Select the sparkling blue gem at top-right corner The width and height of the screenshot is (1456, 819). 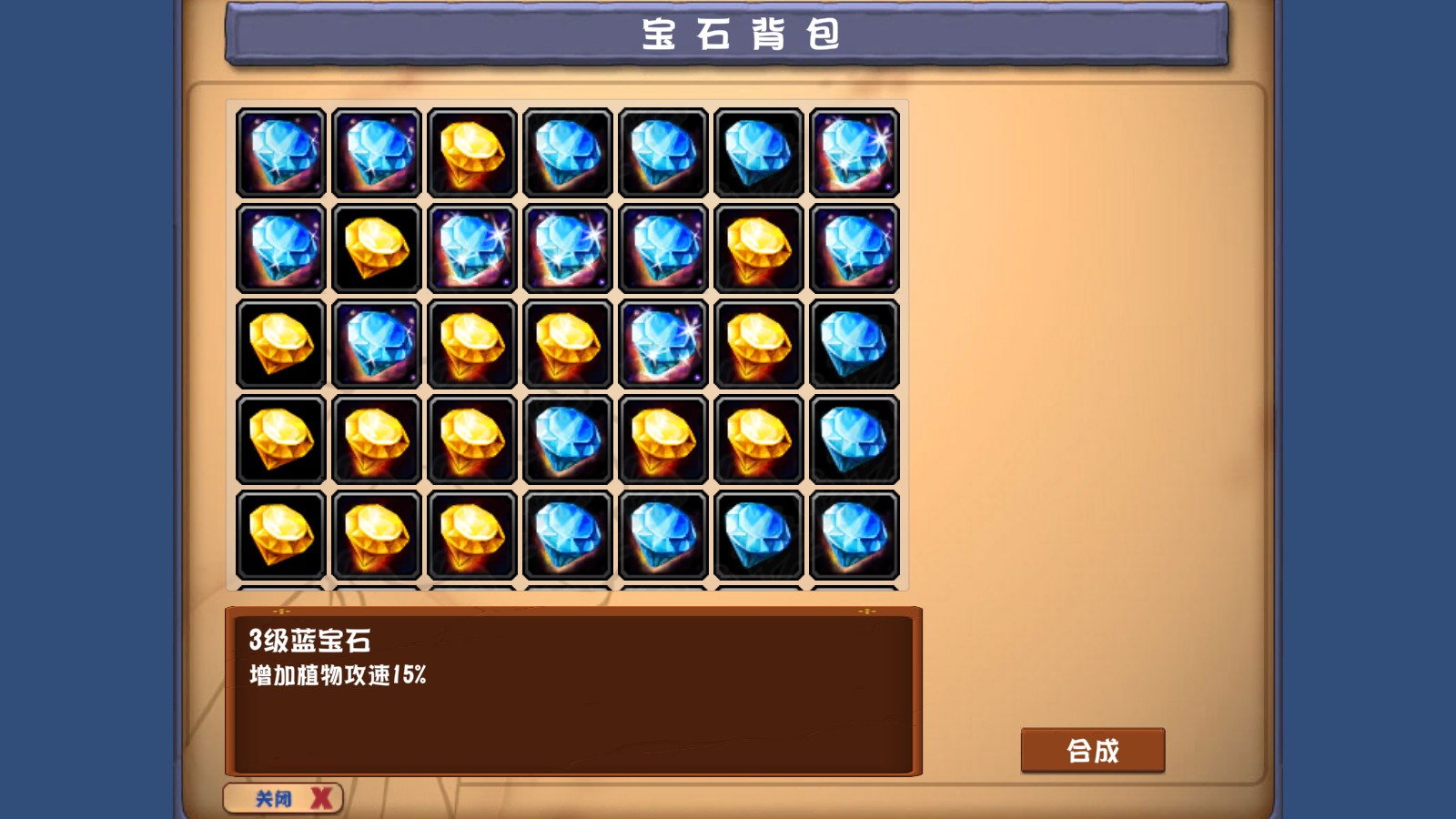[x=855, y=152]
